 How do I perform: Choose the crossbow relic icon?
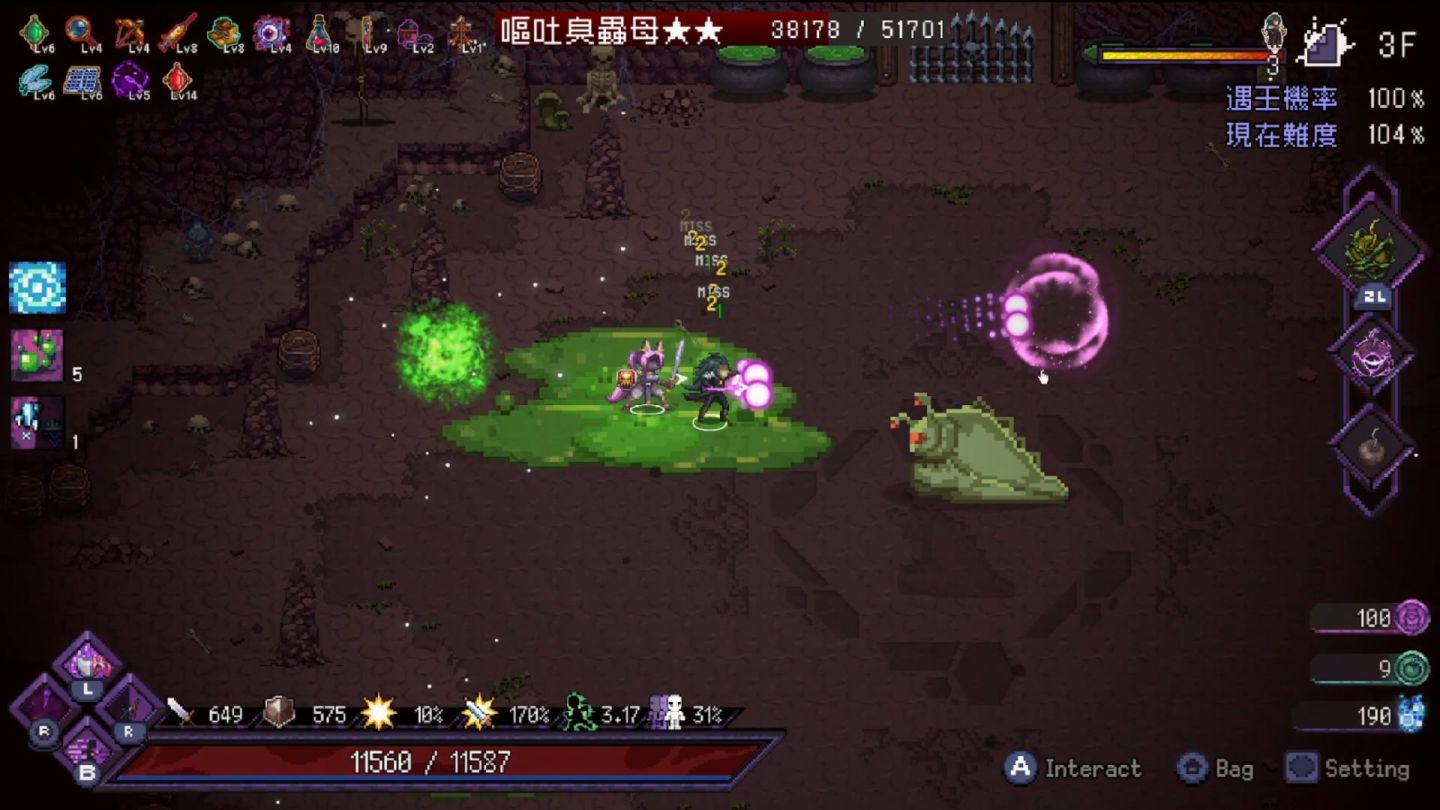(x=129, y=32)
